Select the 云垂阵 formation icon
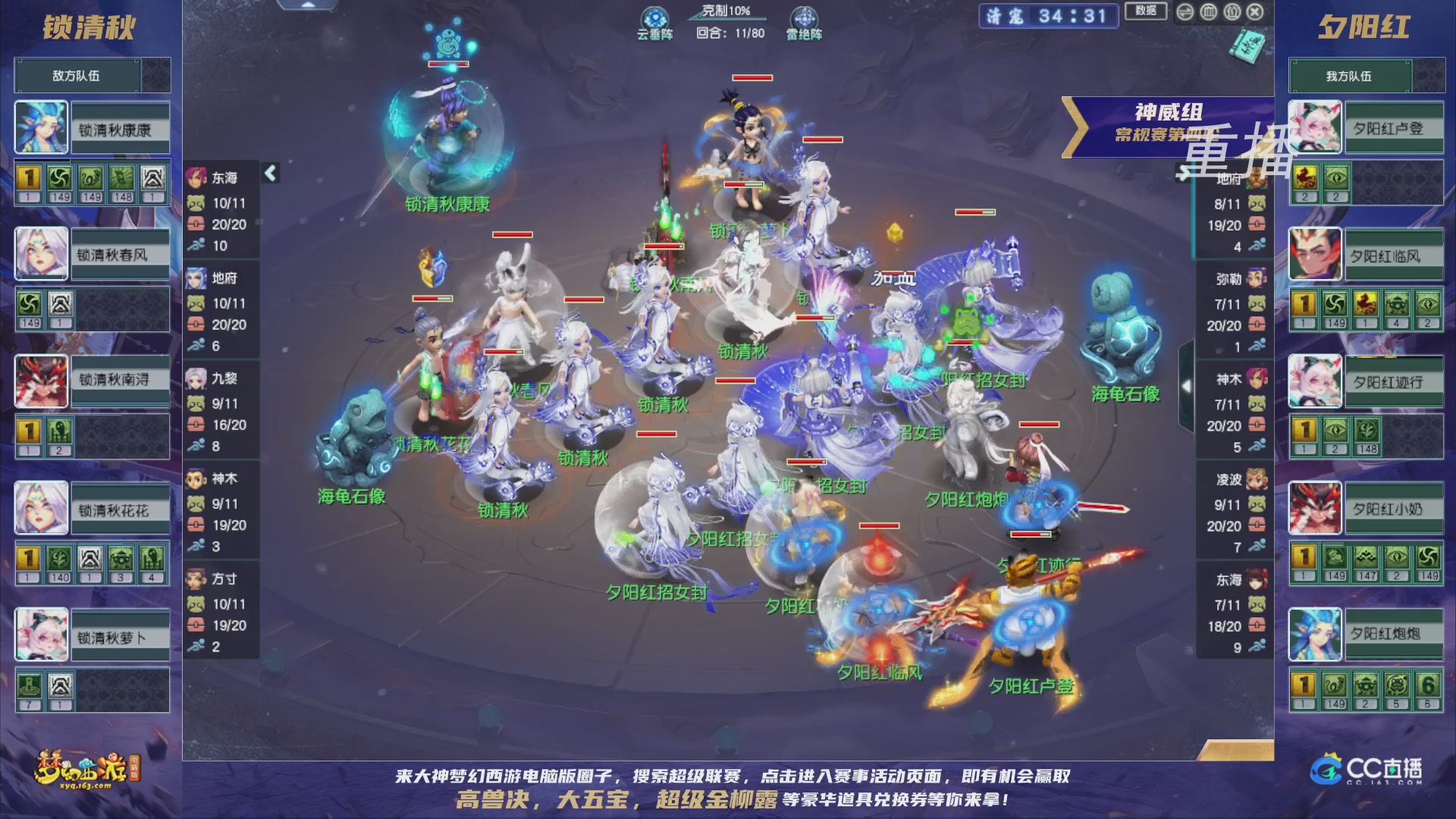This screenshot has height=819, width=1456. [x=654, y=17]
